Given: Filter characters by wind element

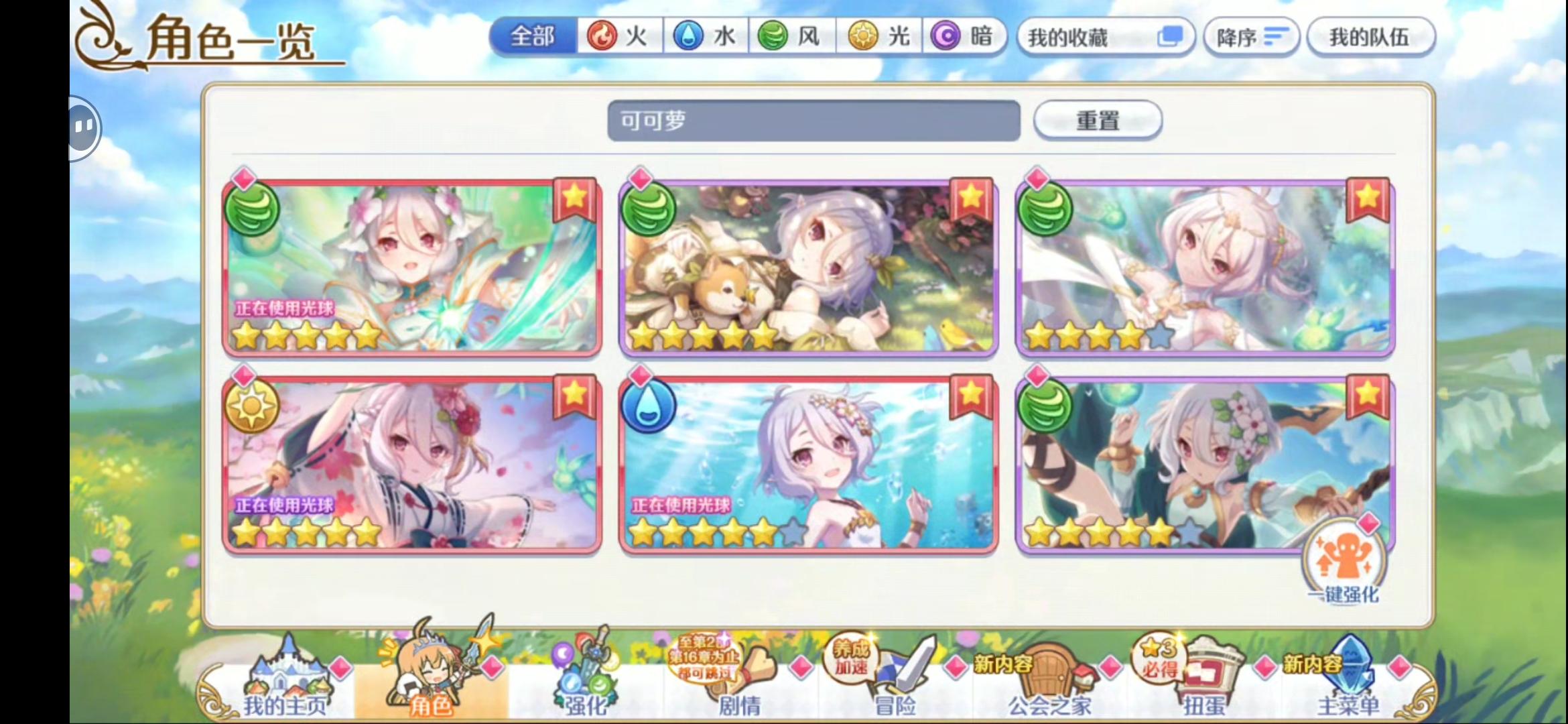Looking at the screenshot, I should [x=789, y=37].
